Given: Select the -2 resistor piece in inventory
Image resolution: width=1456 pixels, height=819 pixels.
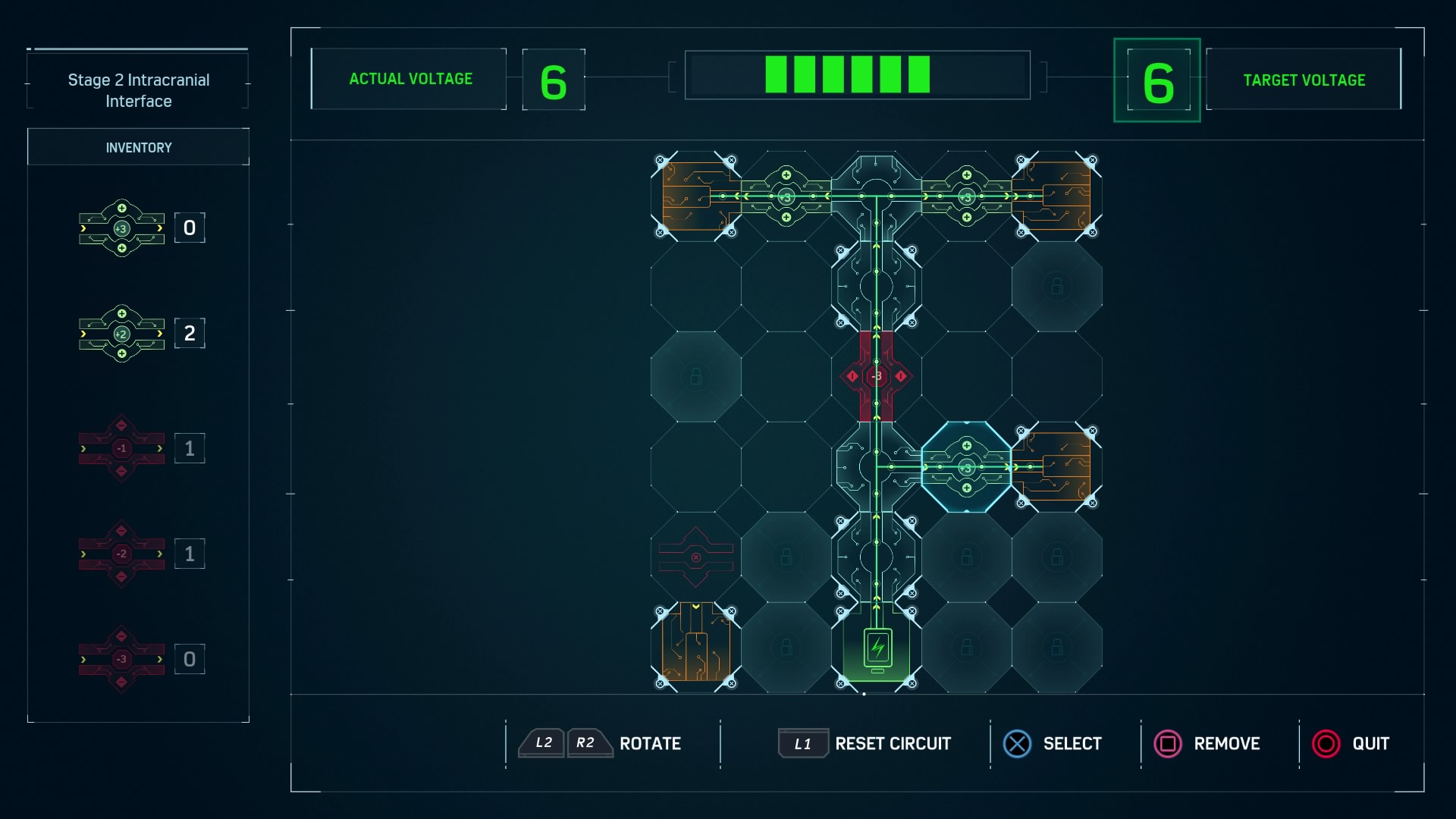Looking at the screenshot, I should [121, 554].
